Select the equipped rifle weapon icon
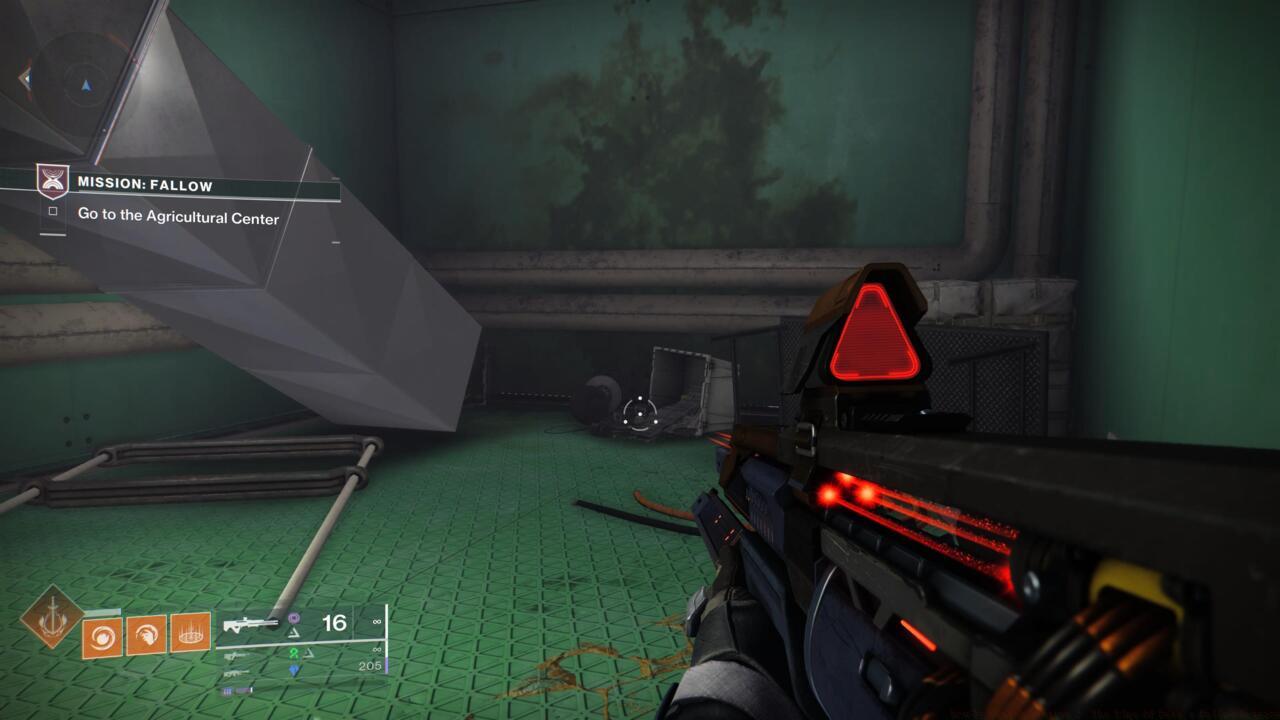The height and width of the screenshot is (720, 1280). pos(251,624)
